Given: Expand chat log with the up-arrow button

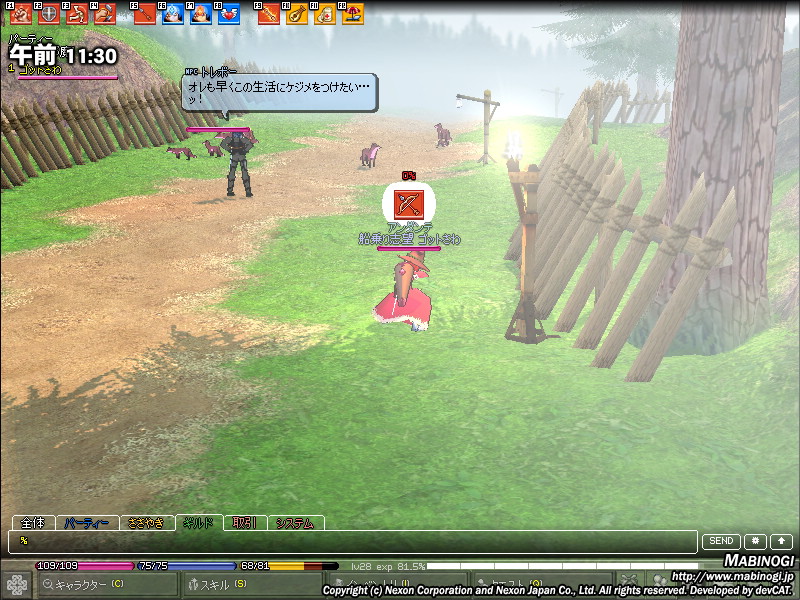Looking at the screenshot, I should (x=780, y=541).
